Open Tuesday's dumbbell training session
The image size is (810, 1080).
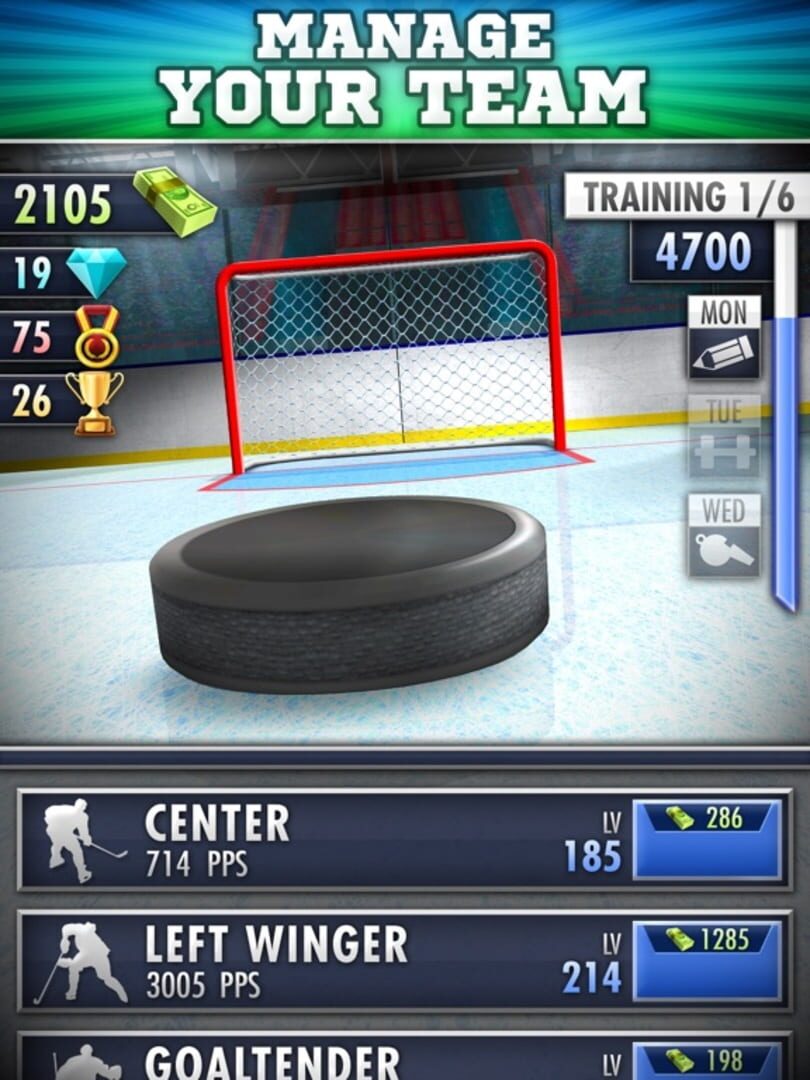723,436
